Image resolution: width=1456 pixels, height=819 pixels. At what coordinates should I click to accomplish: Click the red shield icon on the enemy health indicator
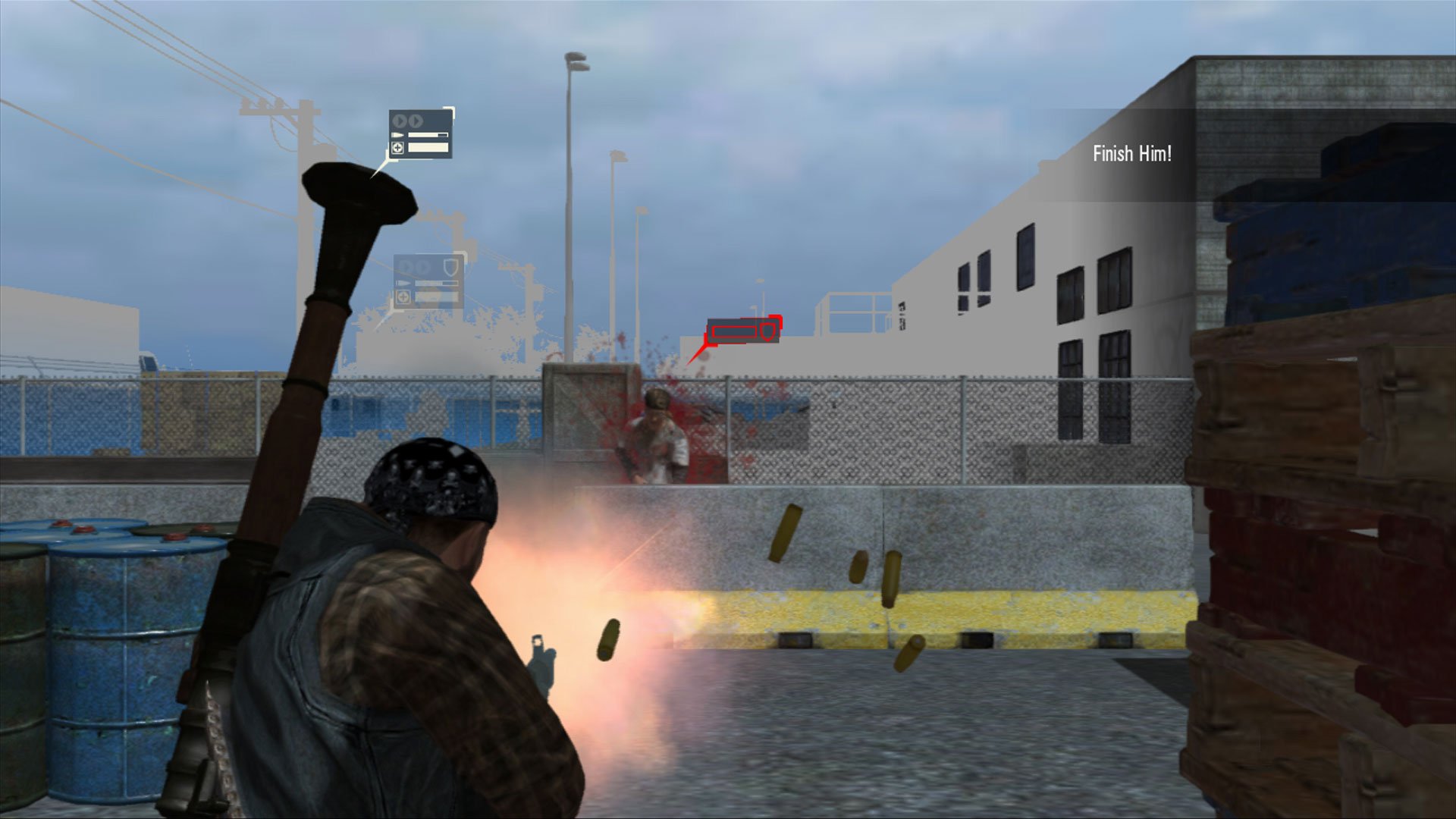[x=767, y=331]
